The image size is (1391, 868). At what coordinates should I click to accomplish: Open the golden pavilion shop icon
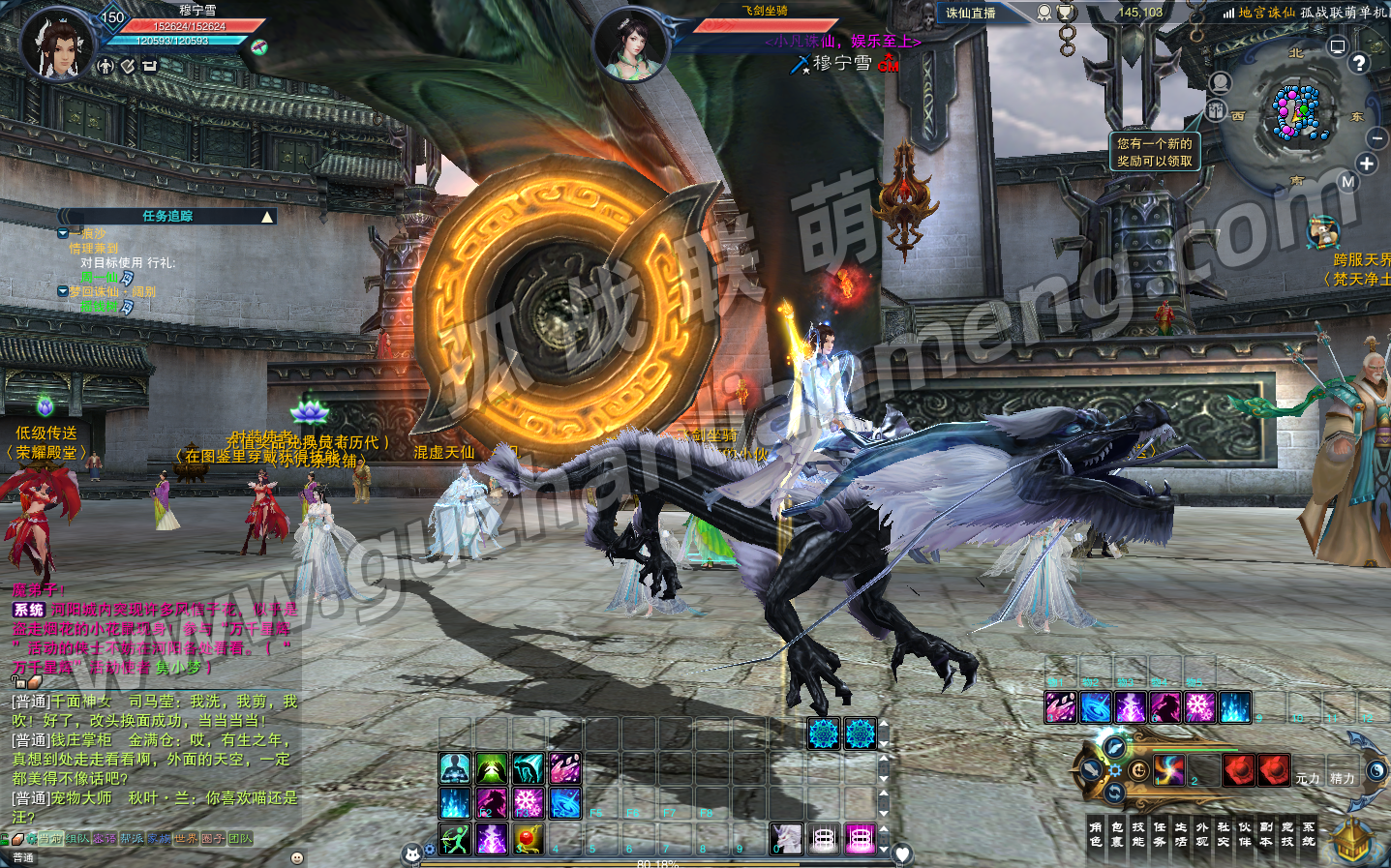tap(1351, 840)
